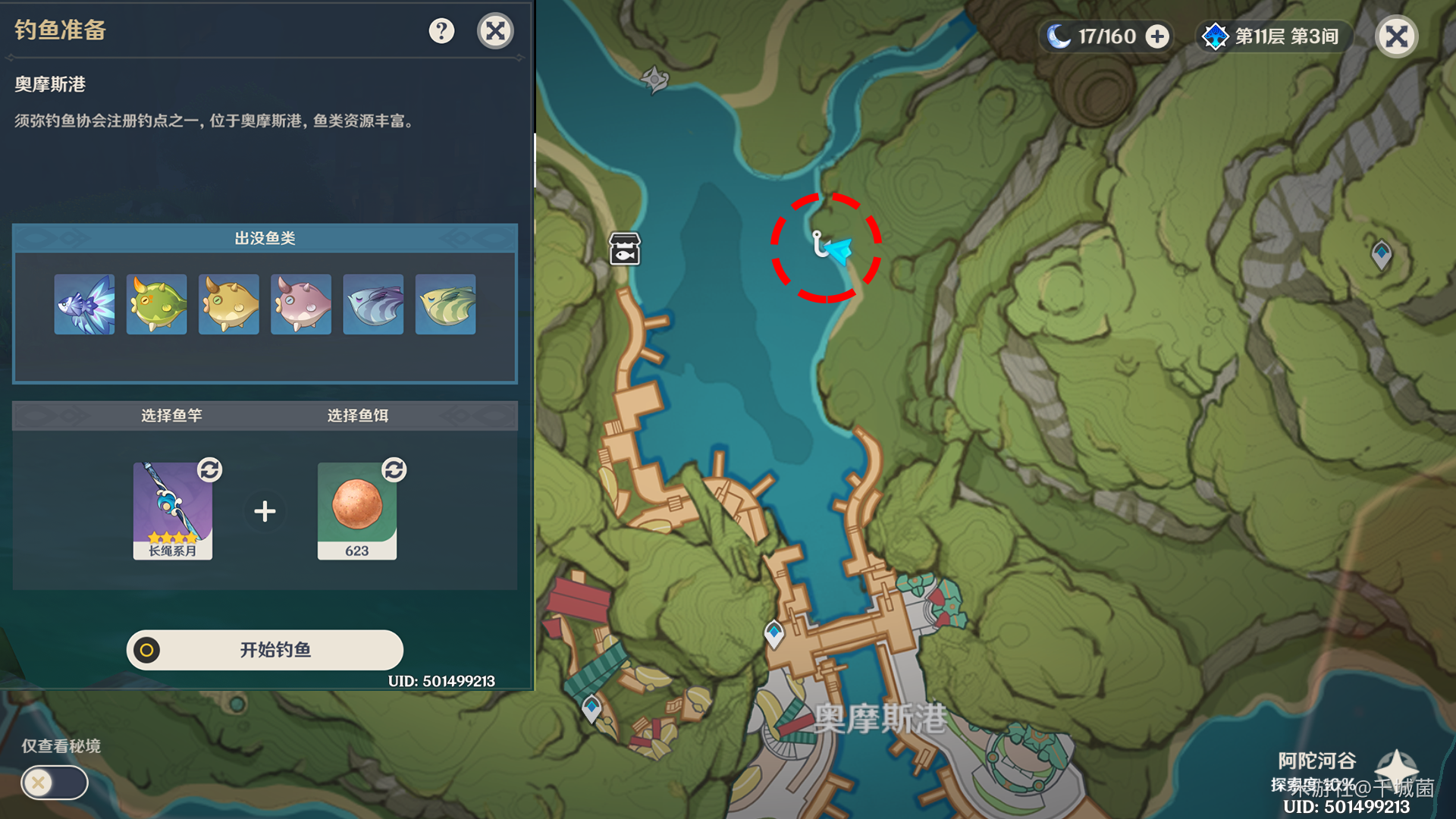Select the green pufferfish icon

[156, 305]
